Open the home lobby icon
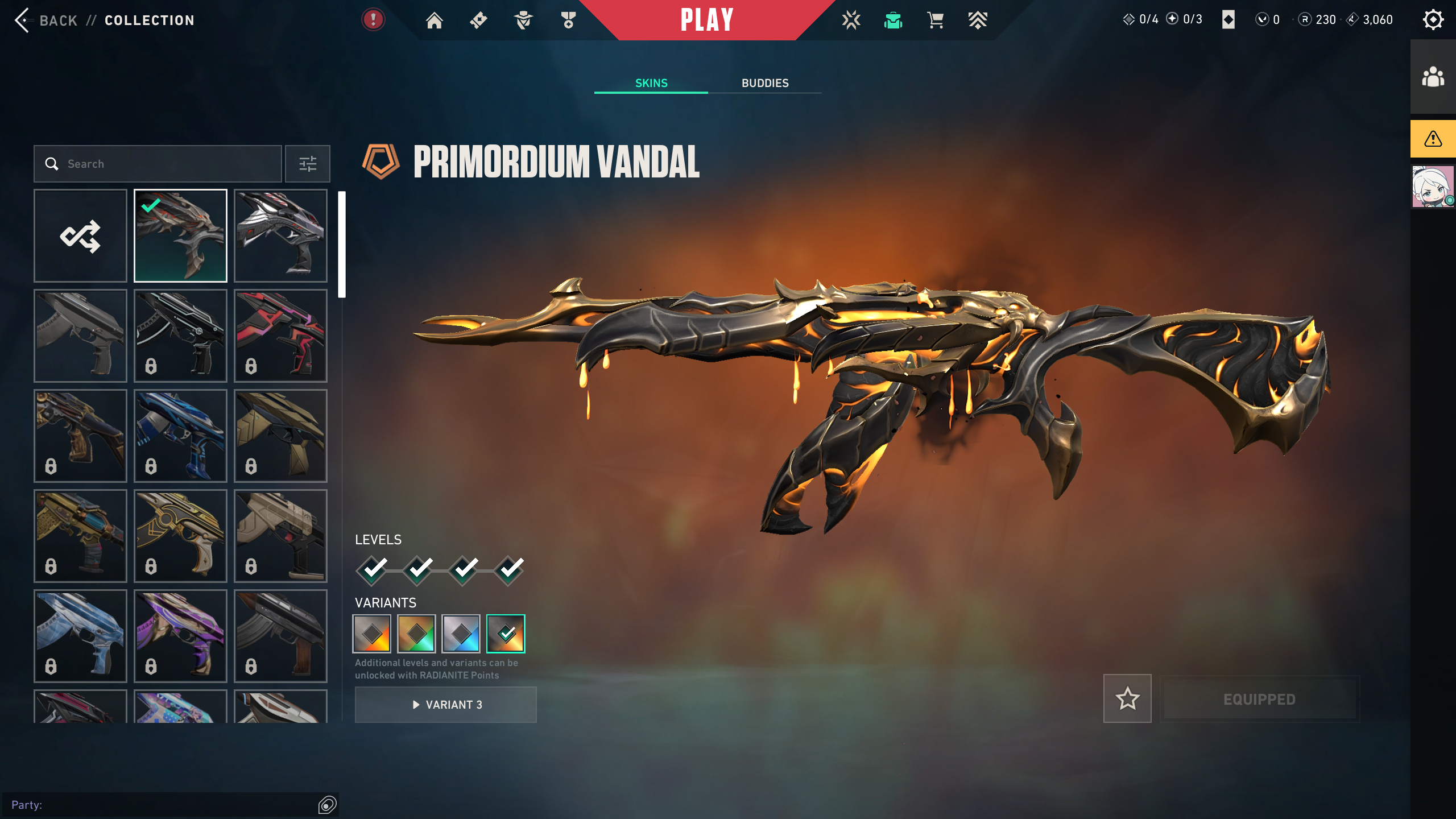The height and width of the screenshot is (819, 1456). pos(435,20)
